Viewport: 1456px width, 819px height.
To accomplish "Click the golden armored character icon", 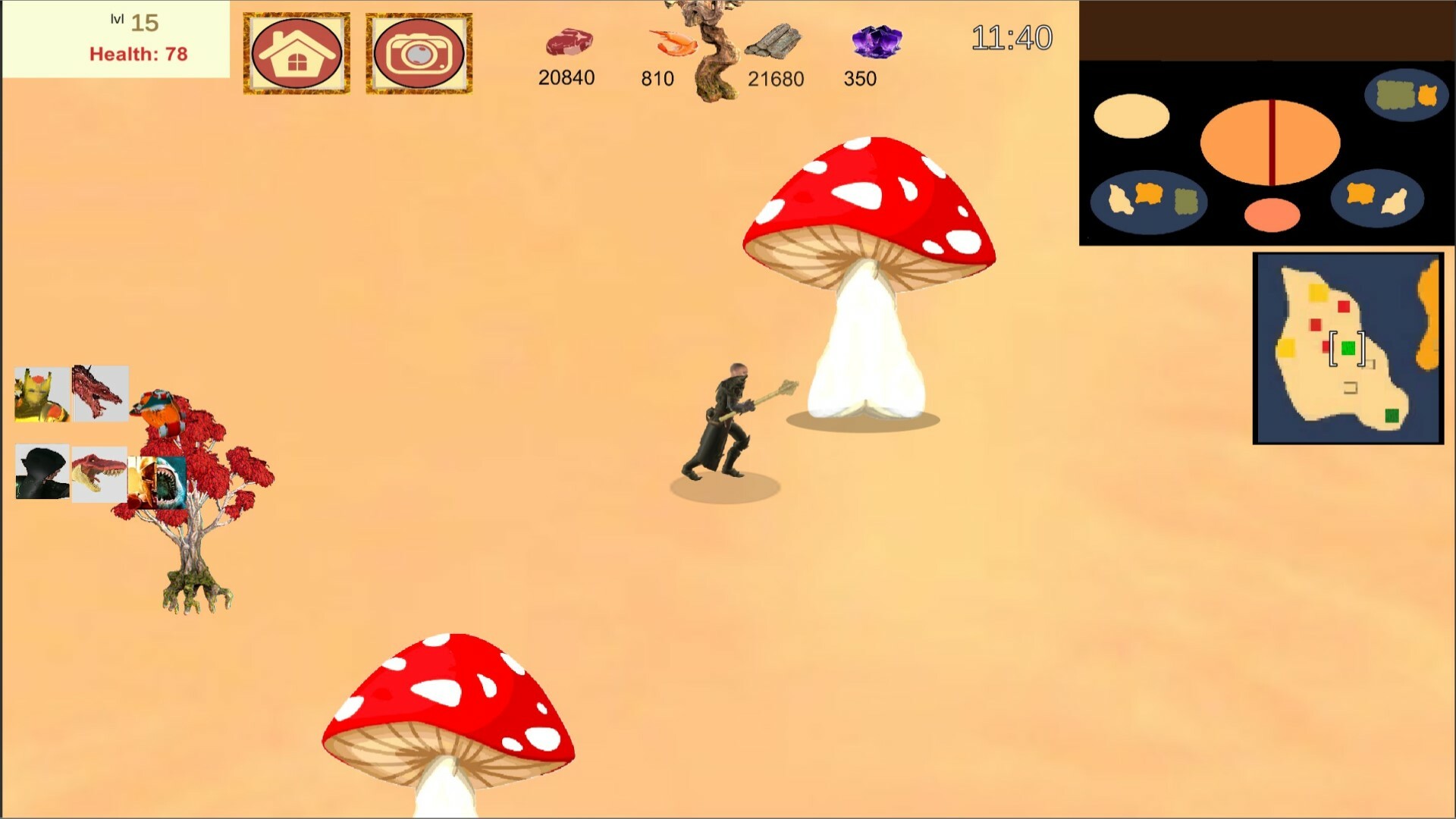I will point(39,393).
